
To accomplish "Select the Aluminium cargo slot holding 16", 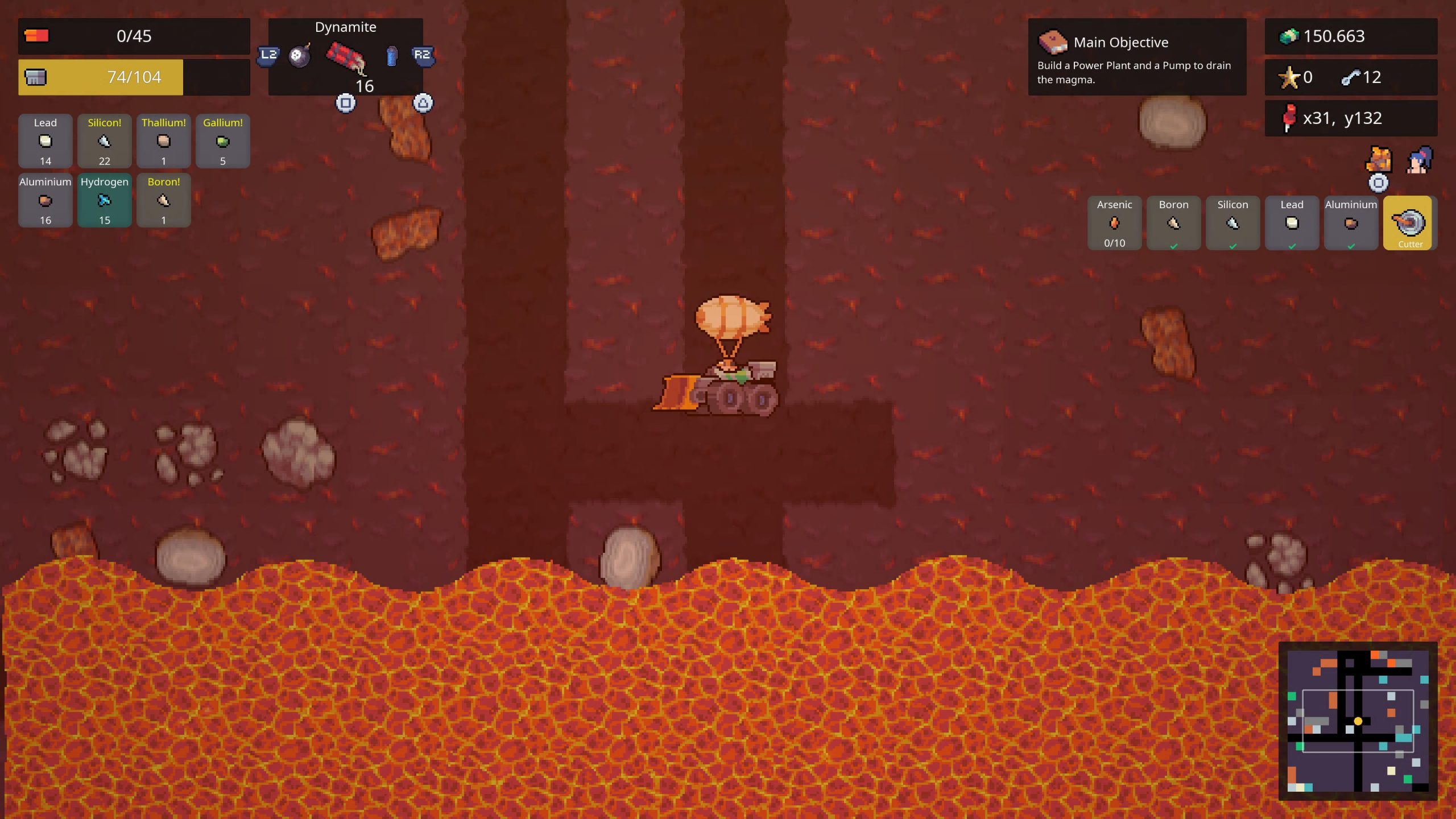I will [x=45, y=200].
